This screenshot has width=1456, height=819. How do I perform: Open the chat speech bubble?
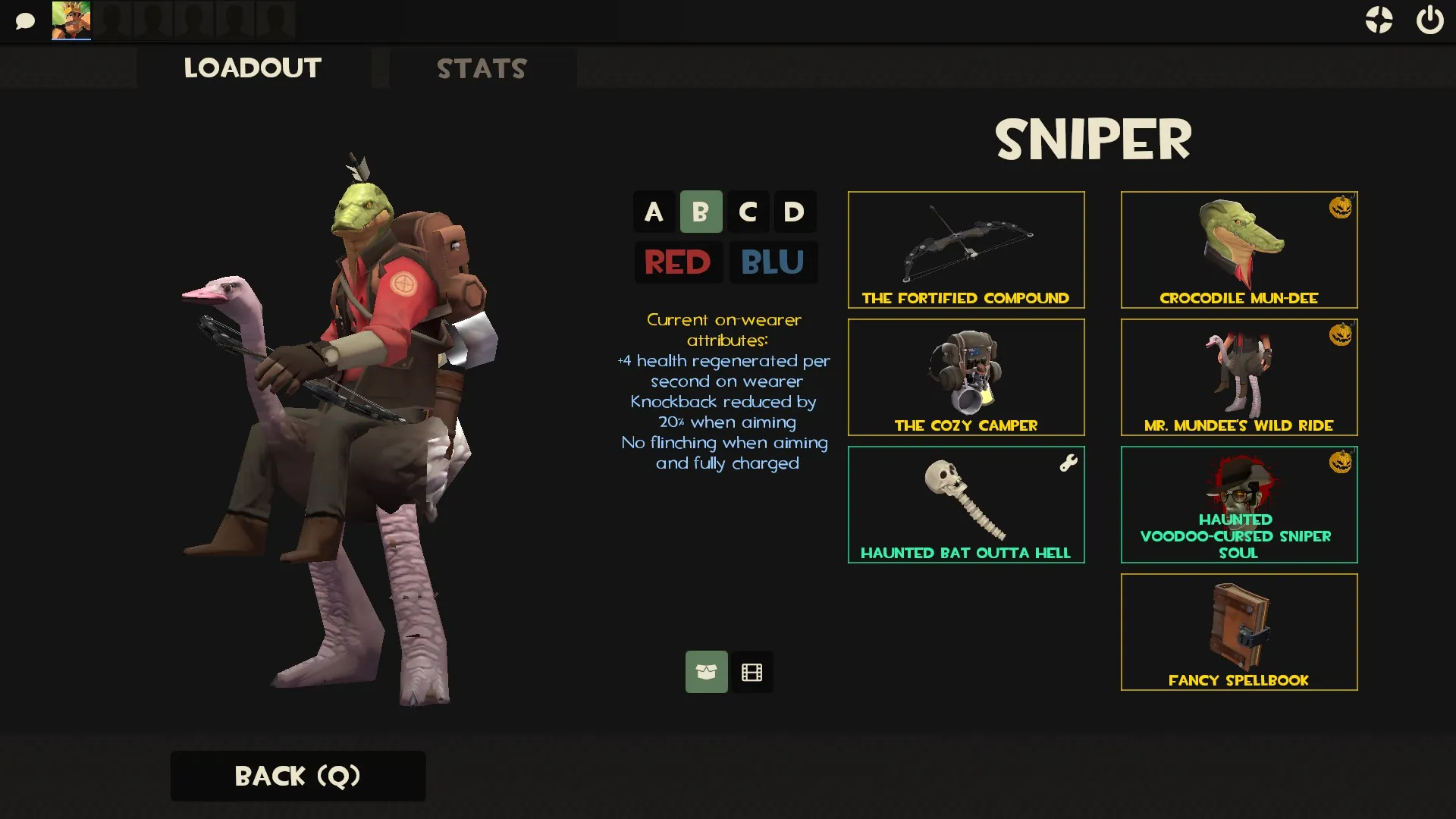coord(25,20)
